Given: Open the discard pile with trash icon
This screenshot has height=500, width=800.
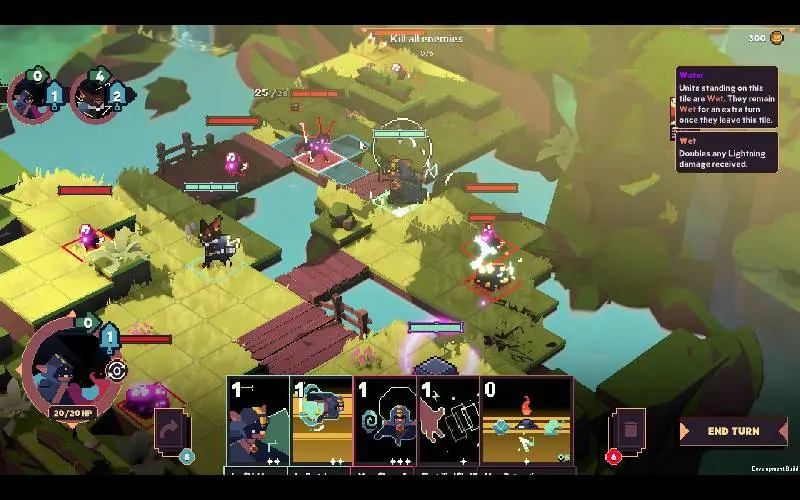Looking at the screenshot, I should [x=629, y=431].
